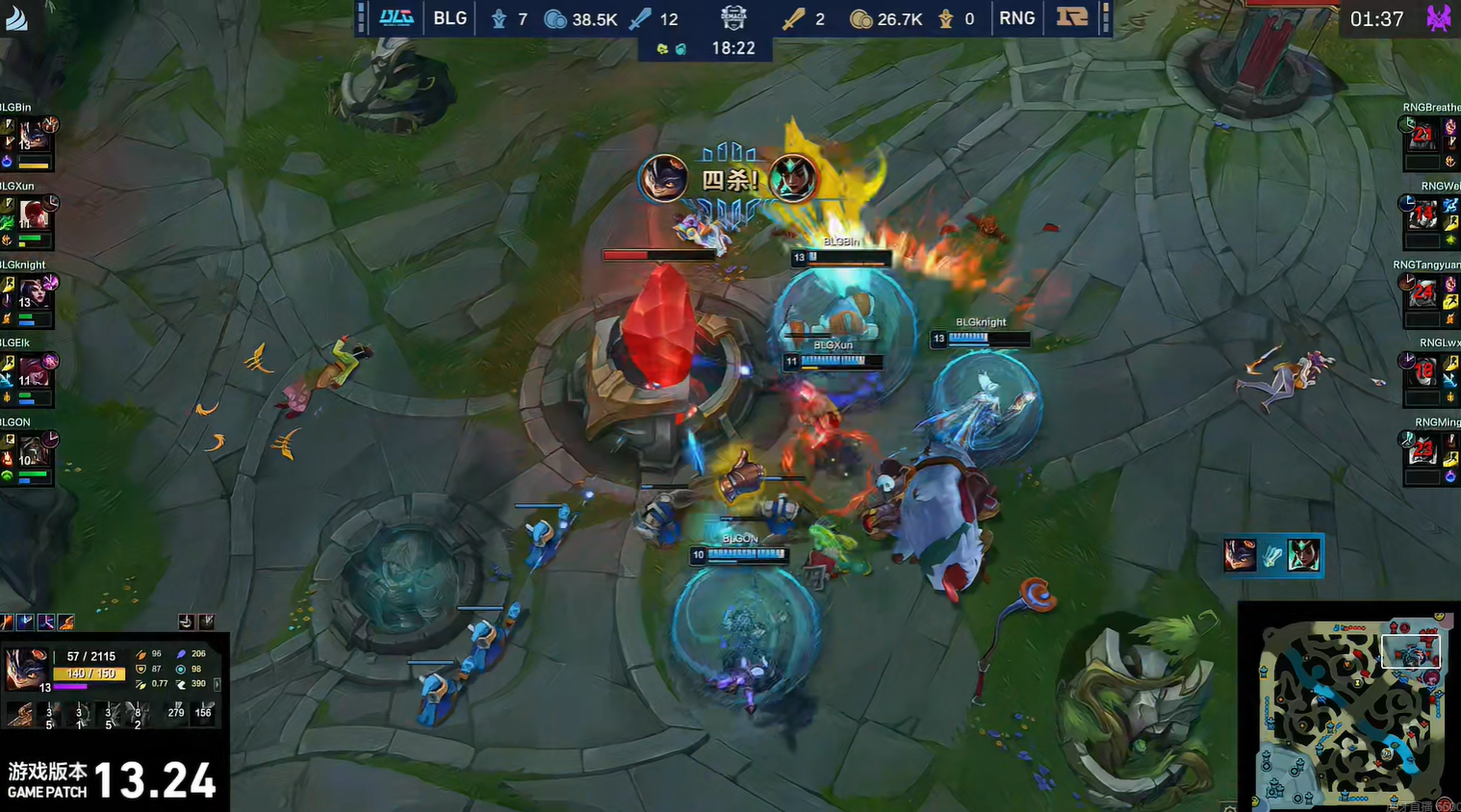
Task: Click the tower count icon beside BLG score
Action: pyautogui.click(x=497, y=18)
